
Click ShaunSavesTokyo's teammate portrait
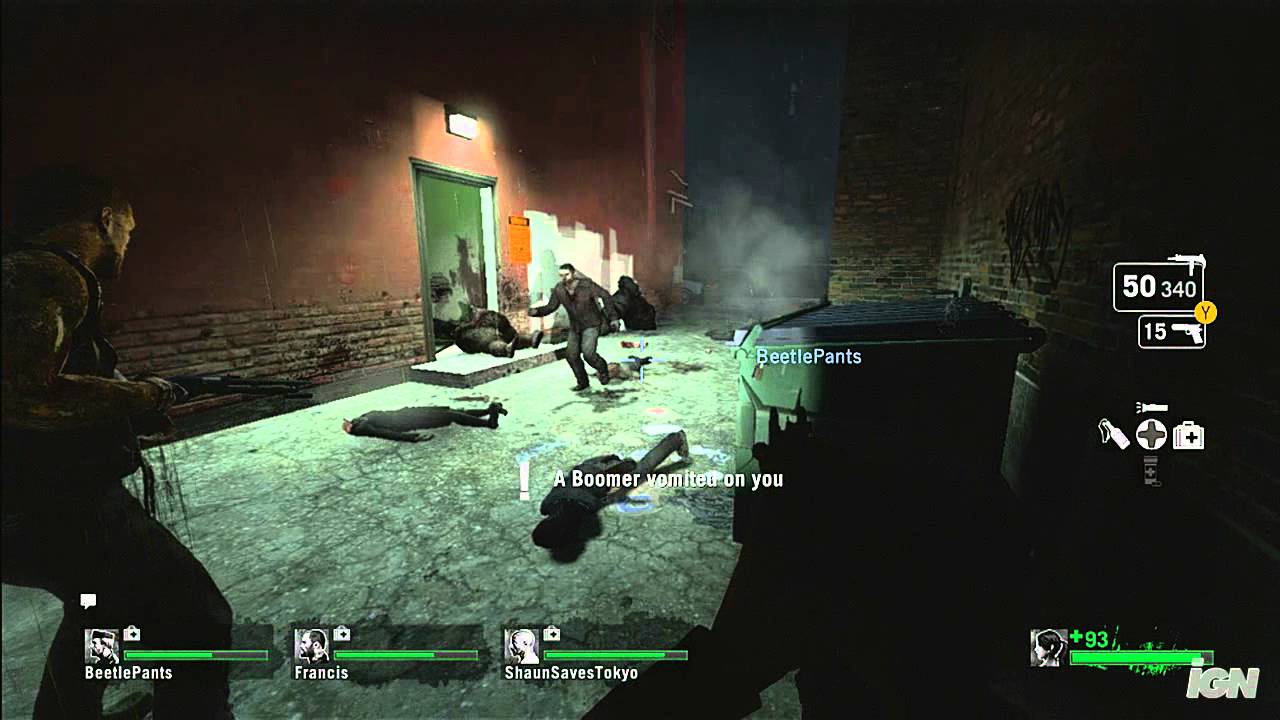521,646
